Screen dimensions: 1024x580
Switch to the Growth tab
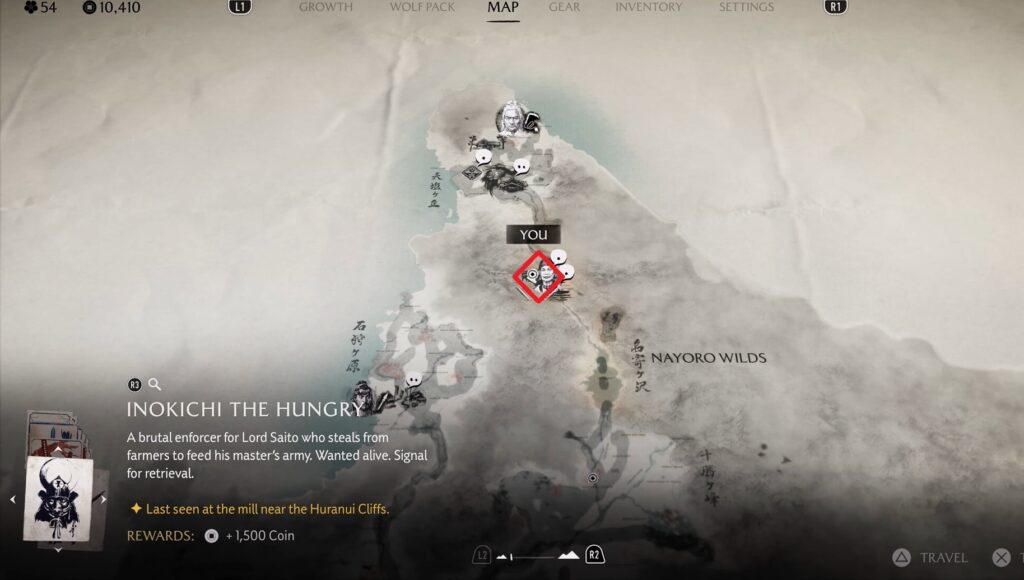pyautogui.click(x=325, y=7)
